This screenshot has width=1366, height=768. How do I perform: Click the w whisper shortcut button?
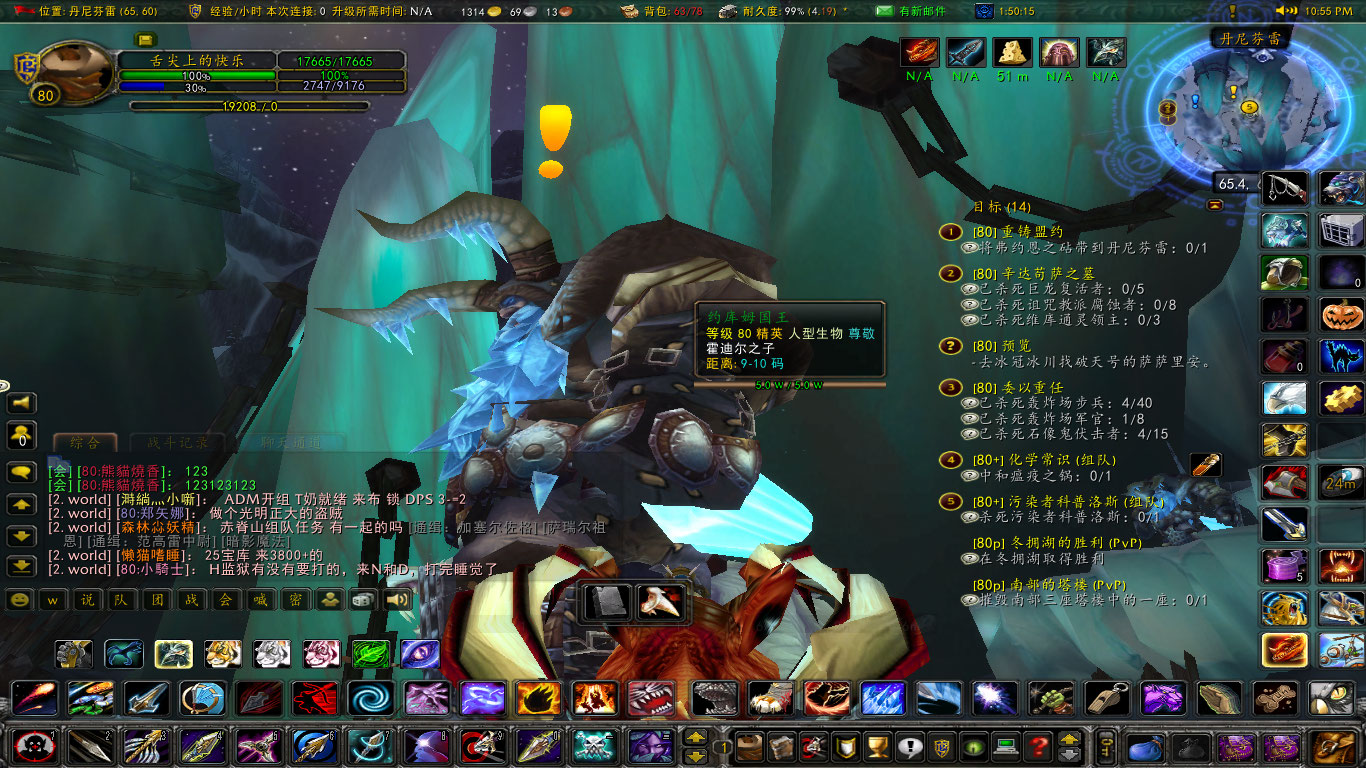pyautogui.click(x=53, y=600)
